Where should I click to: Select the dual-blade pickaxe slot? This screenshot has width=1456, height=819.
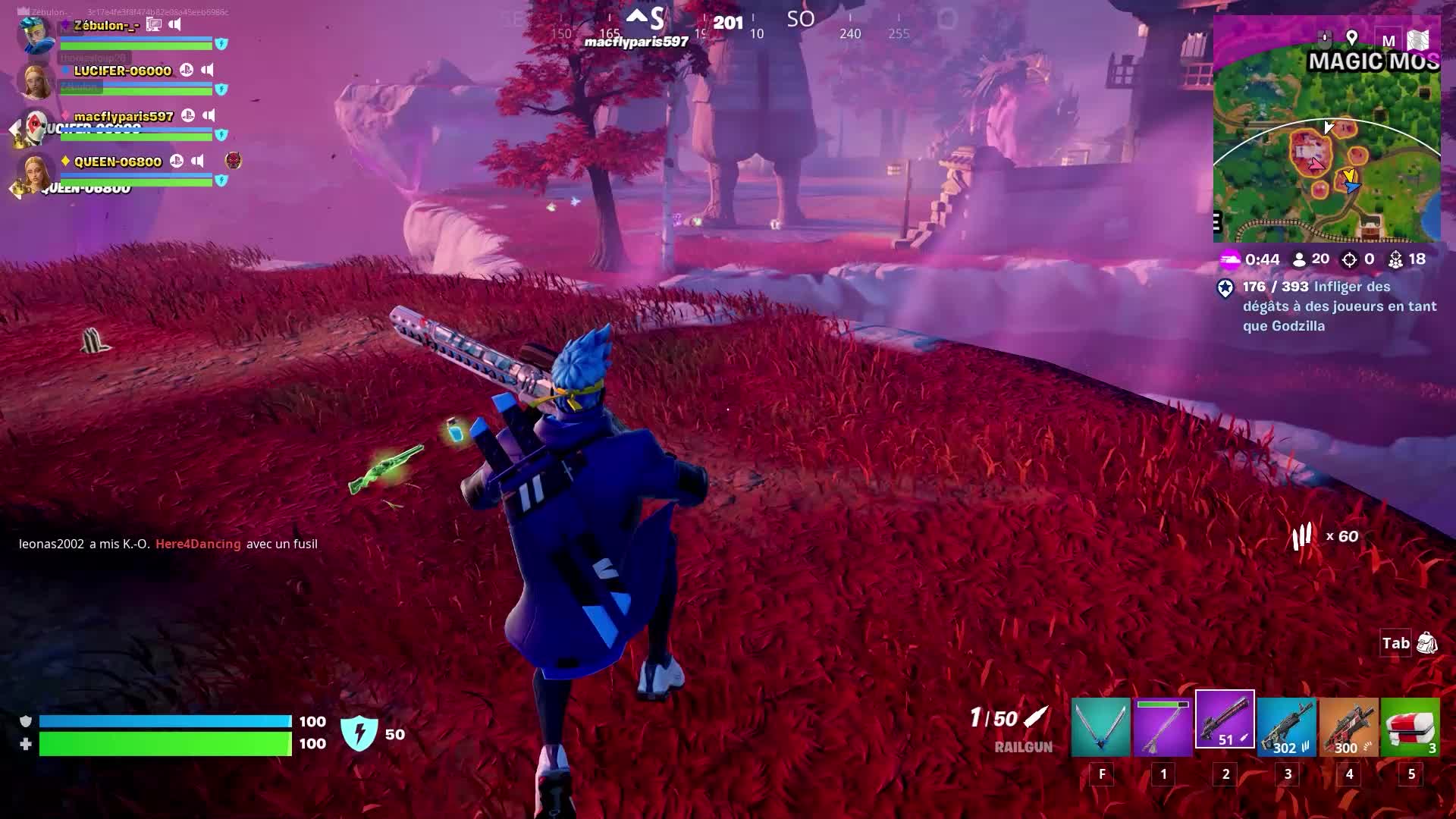tap(1101, 727)
